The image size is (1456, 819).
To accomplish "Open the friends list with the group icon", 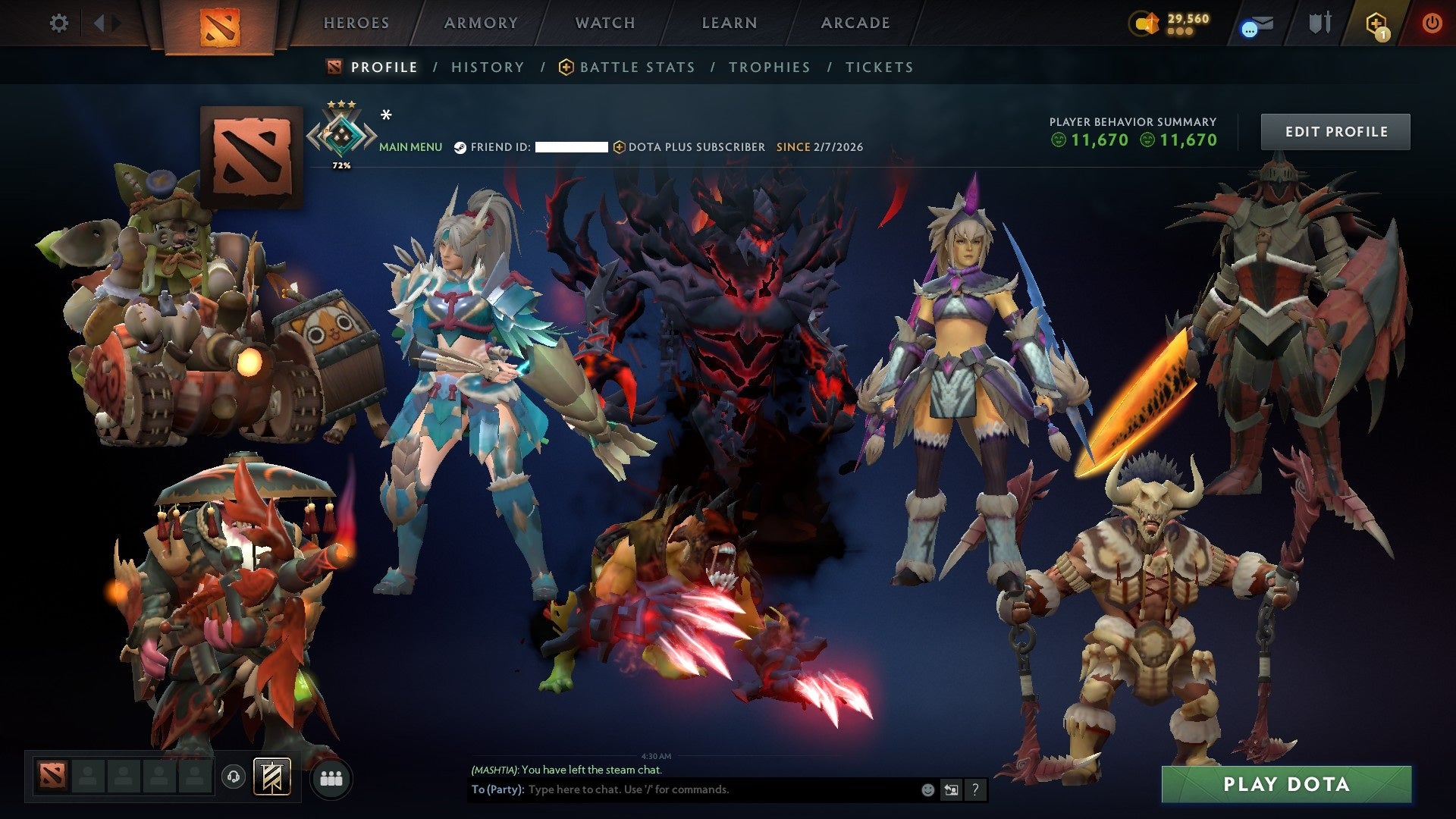I will [x=331, y=776].
